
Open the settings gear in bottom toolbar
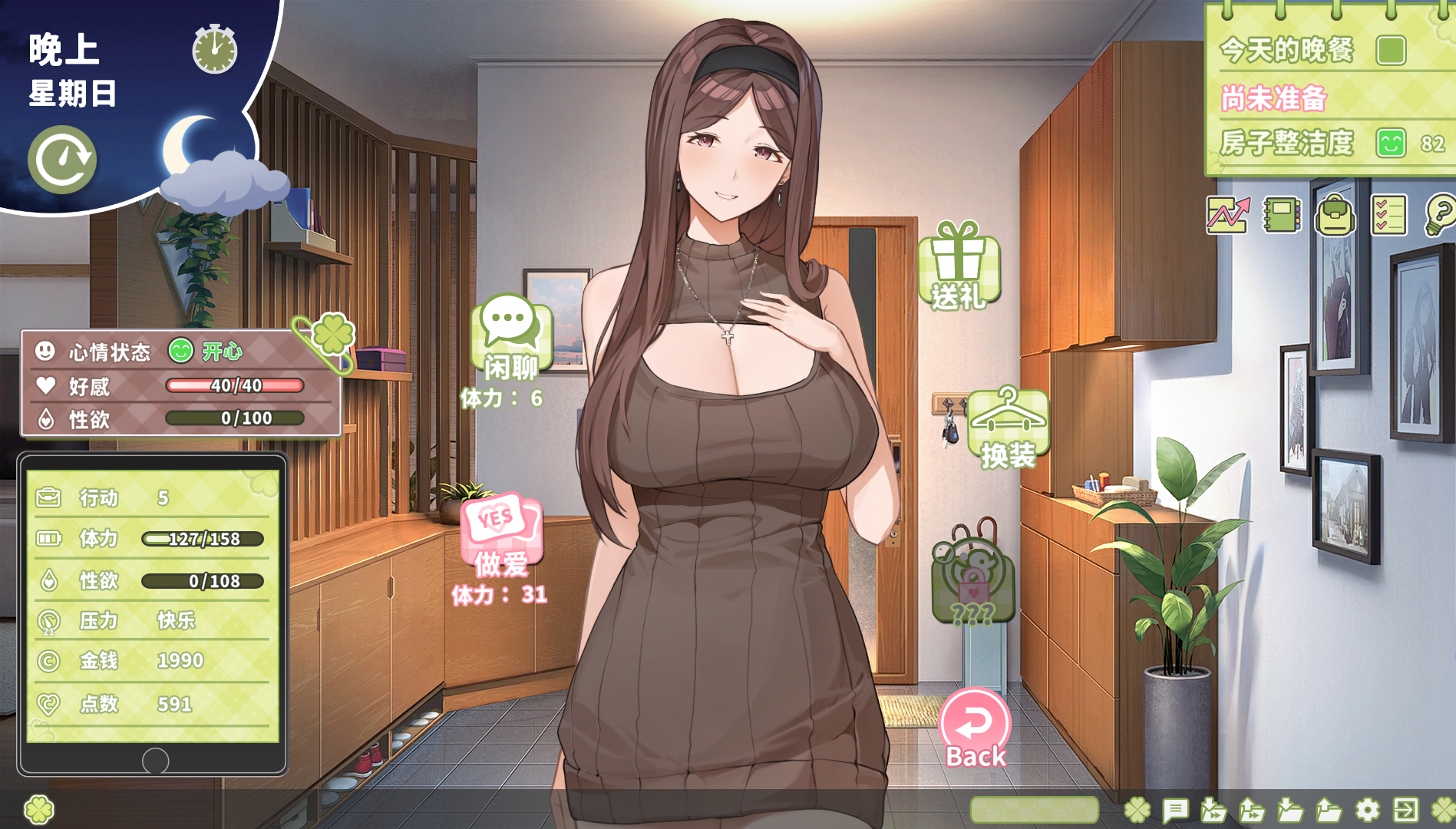tap(1366, 808)
